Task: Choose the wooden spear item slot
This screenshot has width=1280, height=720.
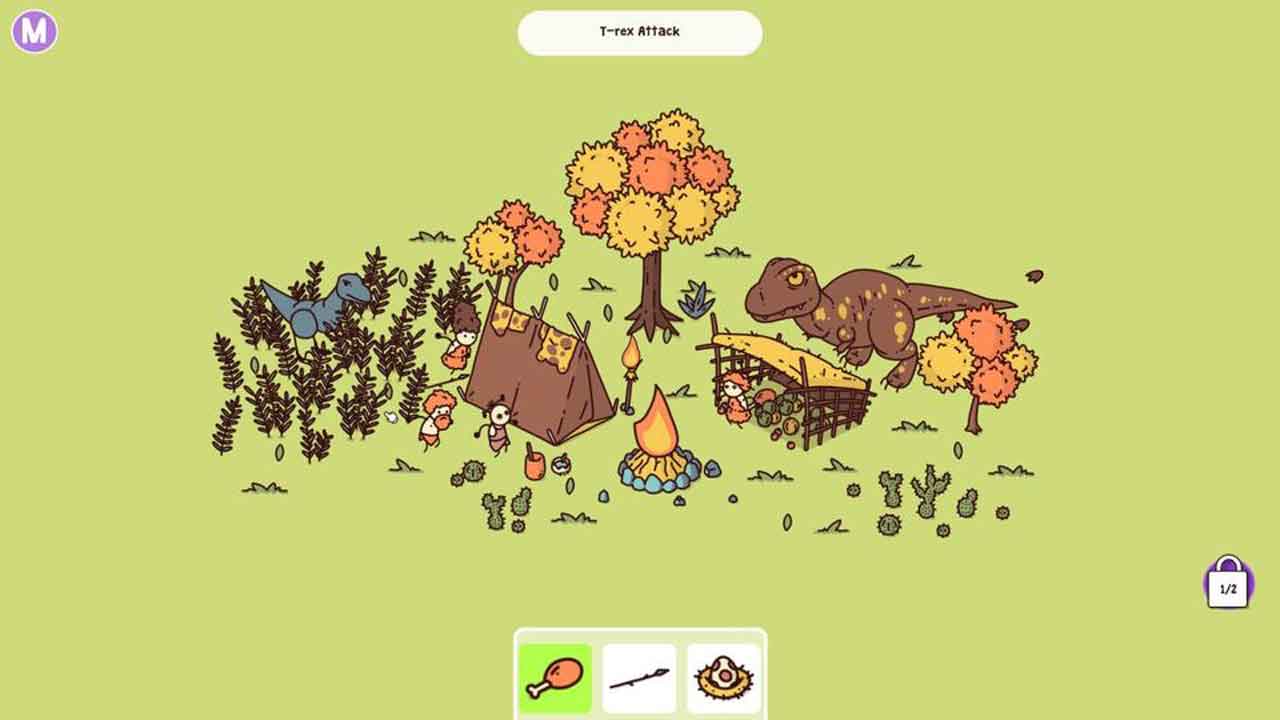Action: point(640,678)
